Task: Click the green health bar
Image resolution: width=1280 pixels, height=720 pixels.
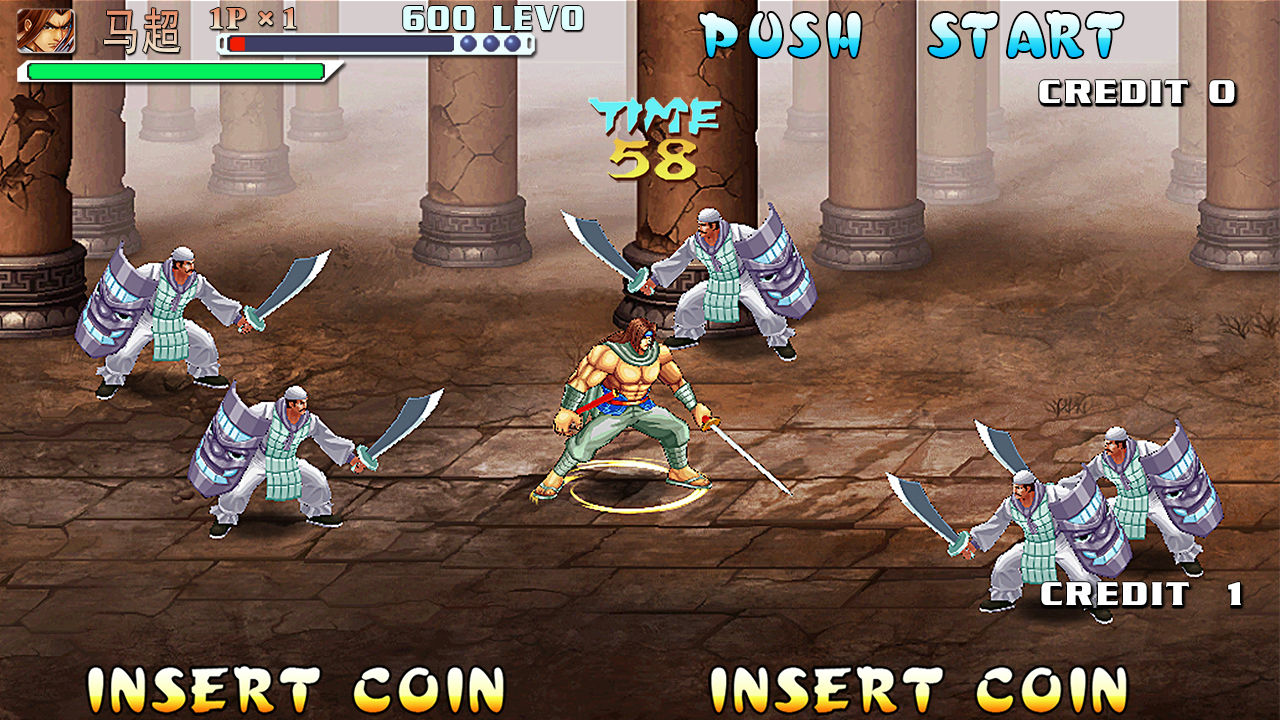Action: 175,71
